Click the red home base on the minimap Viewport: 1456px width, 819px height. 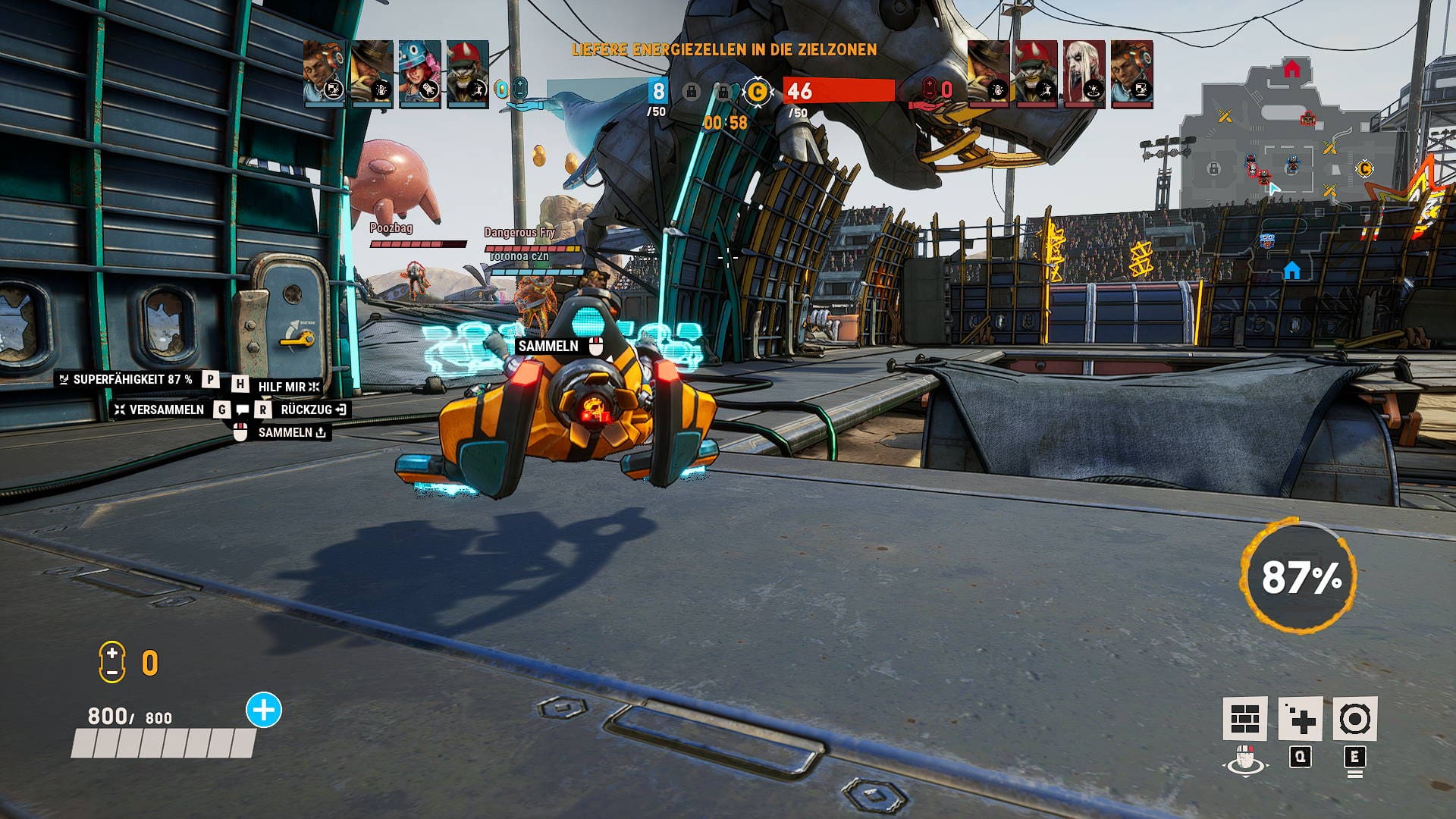[x=1291, y=70]
